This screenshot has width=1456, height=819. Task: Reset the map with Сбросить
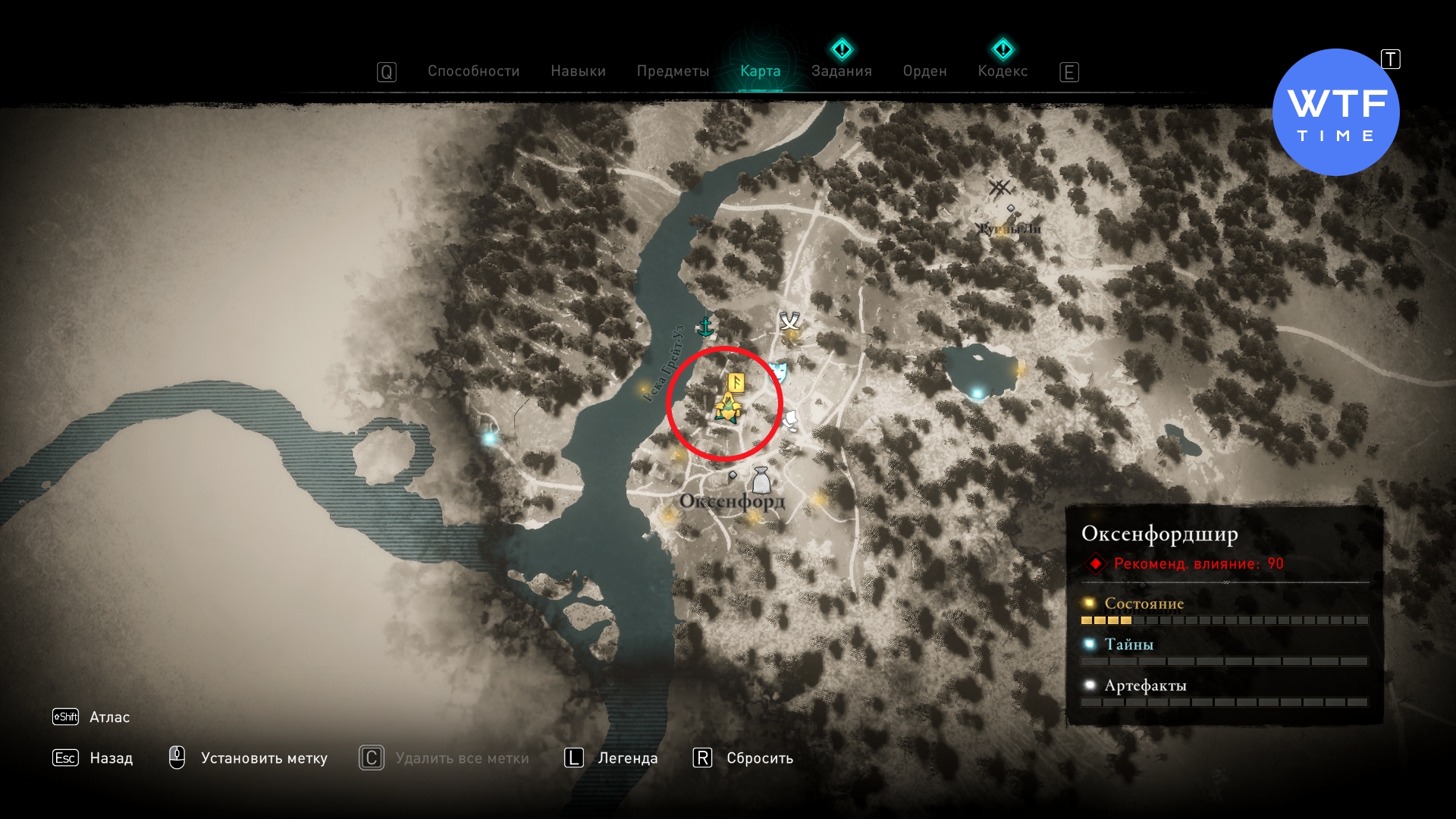click(759, 758)
